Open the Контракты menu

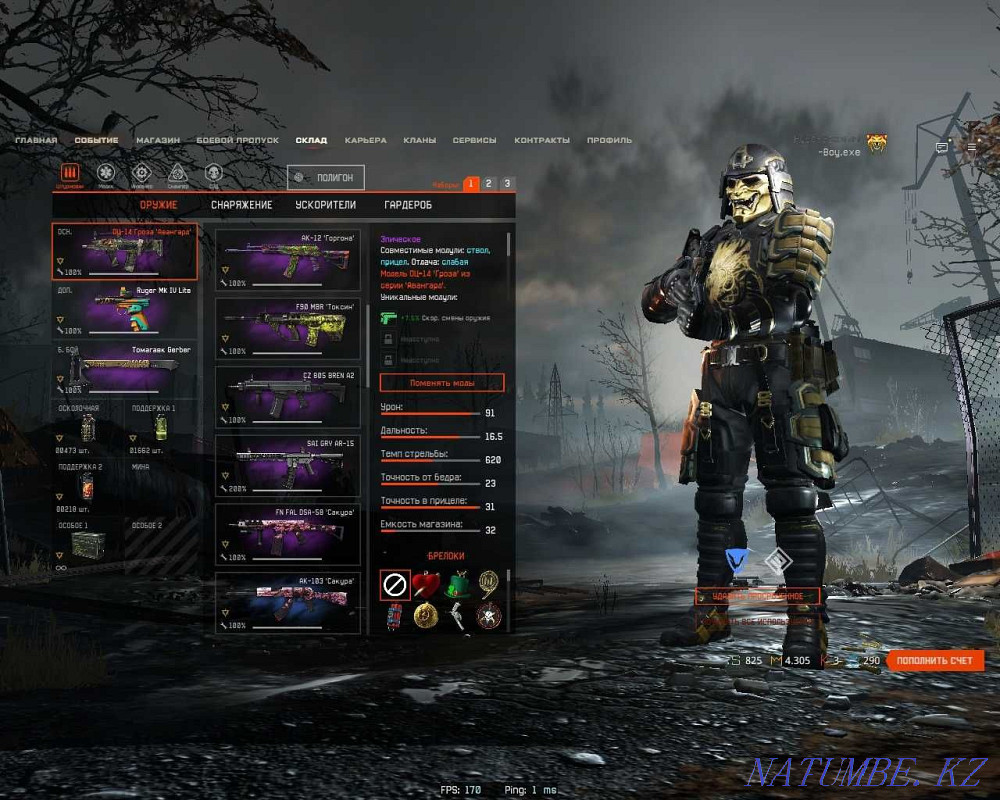pyautogui.click(x=543, y=141)
